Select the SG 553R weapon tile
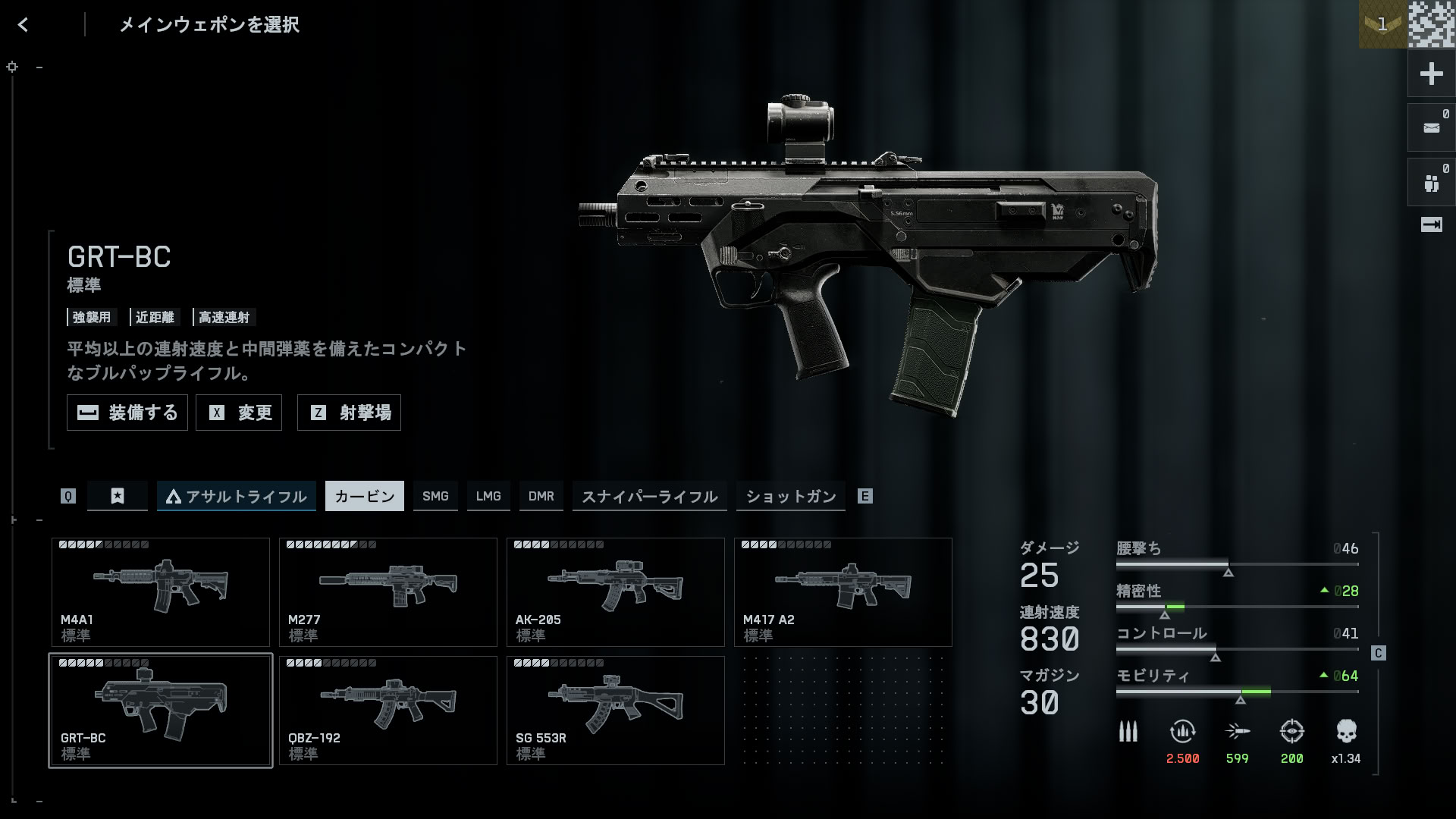 click(x=615, y=710)
